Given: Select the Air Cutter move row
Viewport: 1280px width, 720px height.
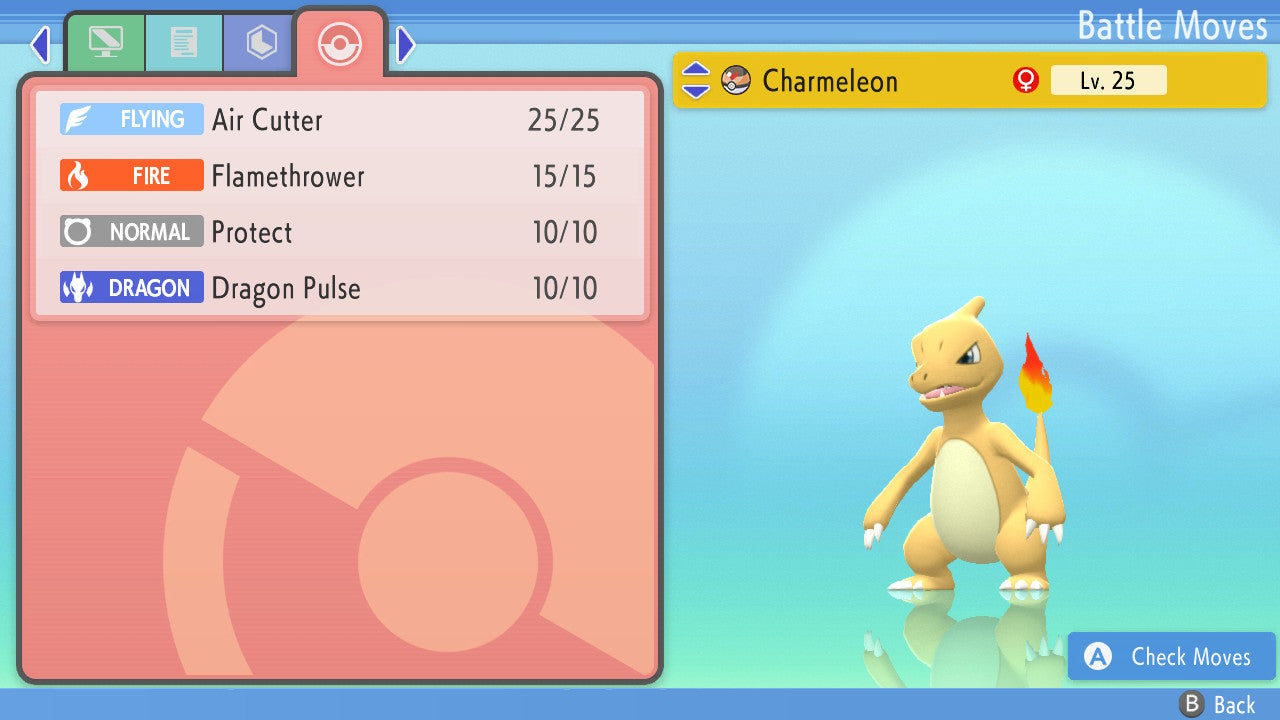Looking at the screenshot, I should click(340, 120).
